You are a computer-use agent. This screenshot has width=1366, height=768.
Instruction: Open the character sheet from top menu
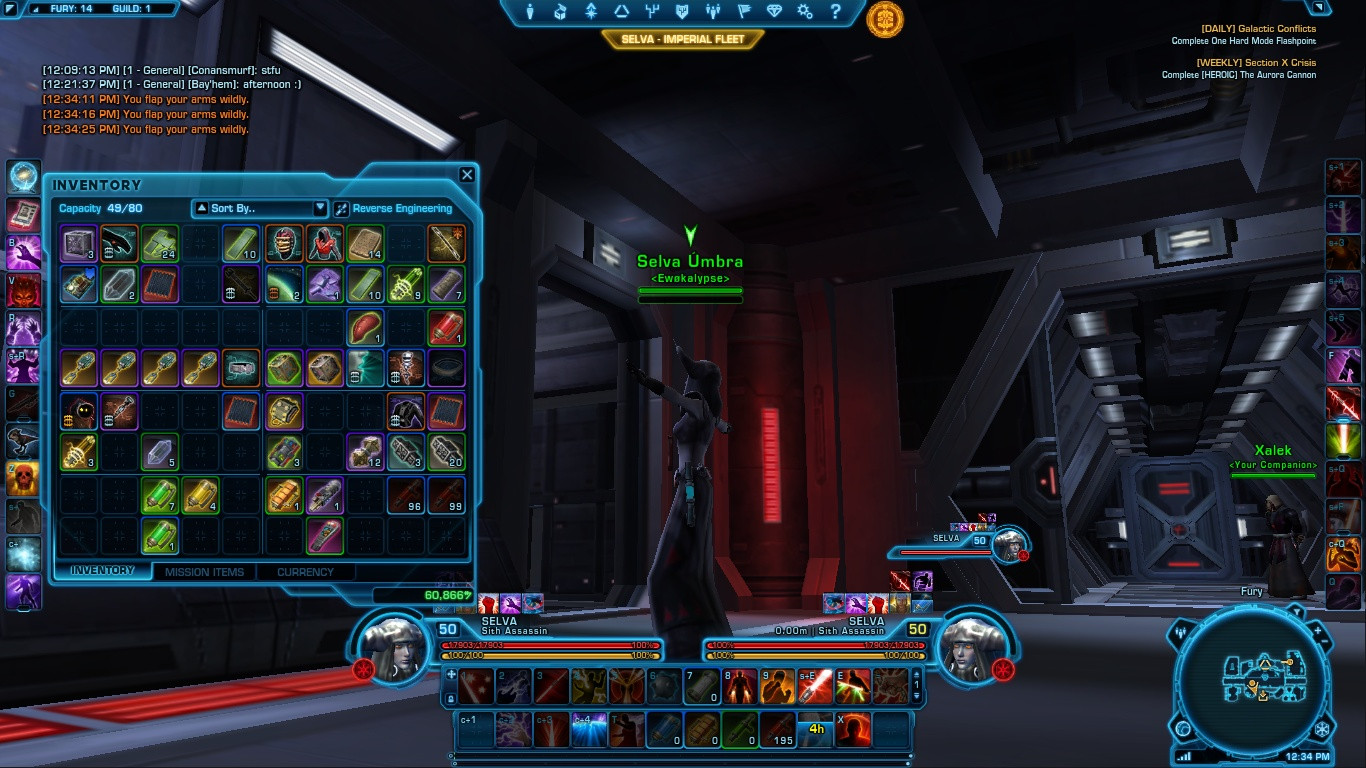coord(530,12)
